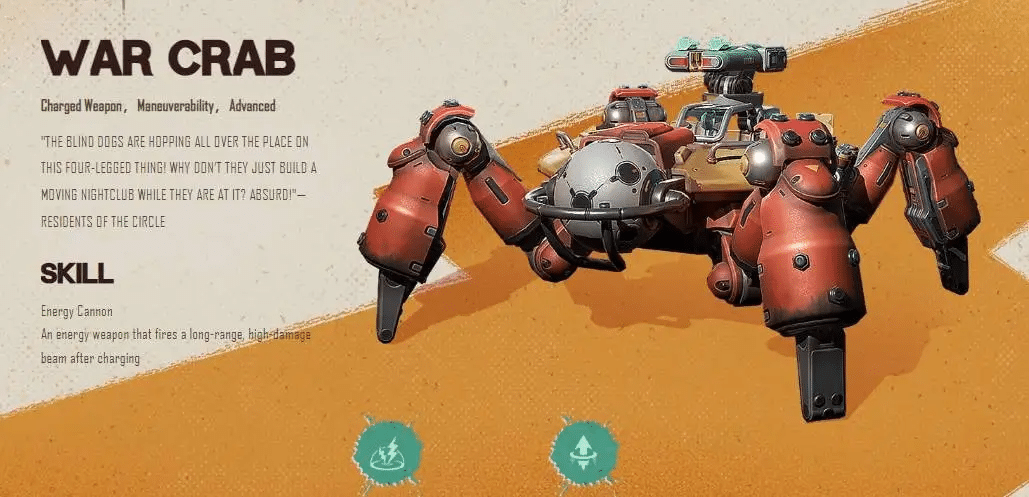Select the lightning bolt skill icon
Screen dimensions: 1029x497
385,453
